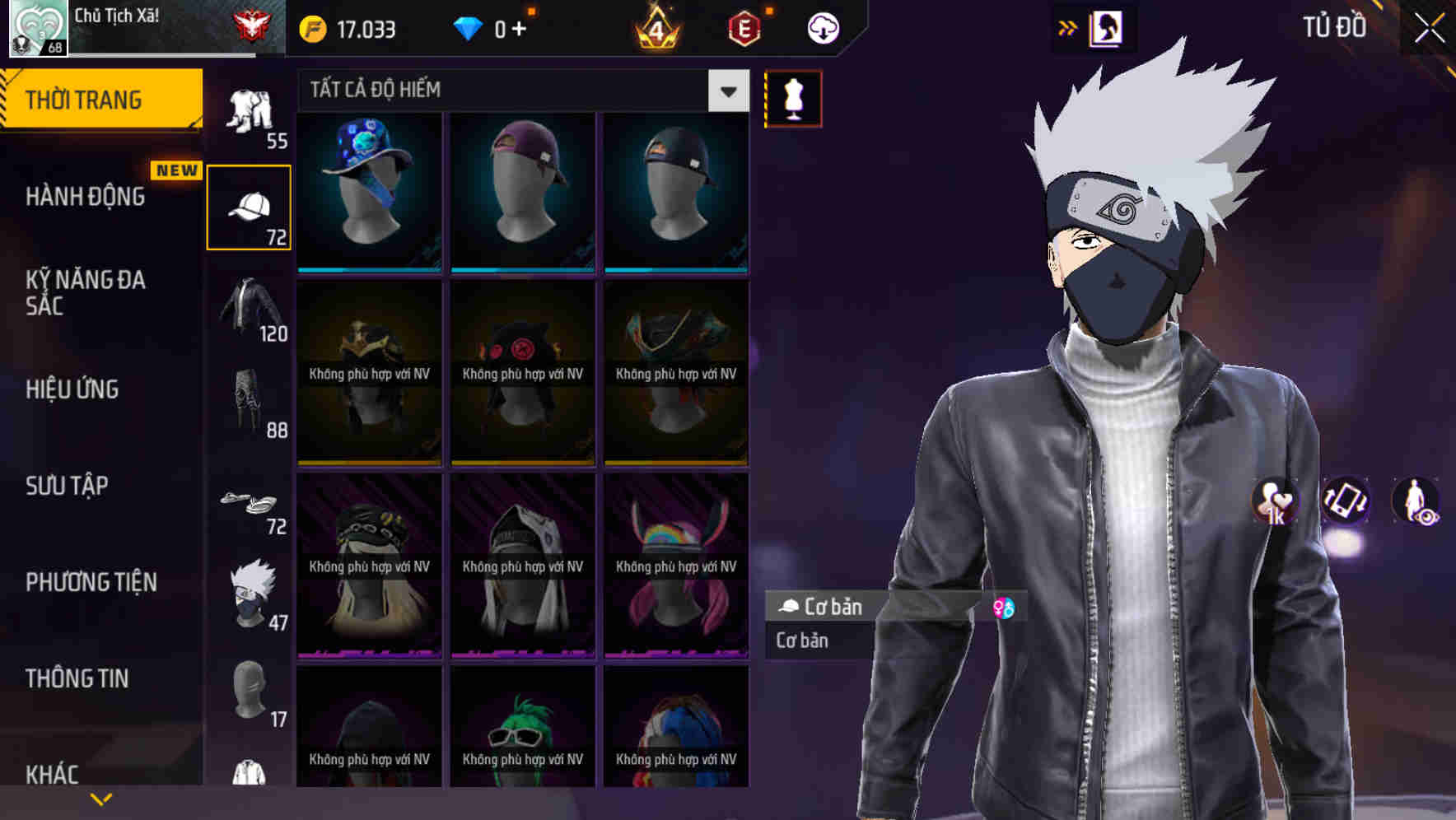1456x820 pixels.
Task: Open the shoes category with 72 items
Action: [250, 502]
